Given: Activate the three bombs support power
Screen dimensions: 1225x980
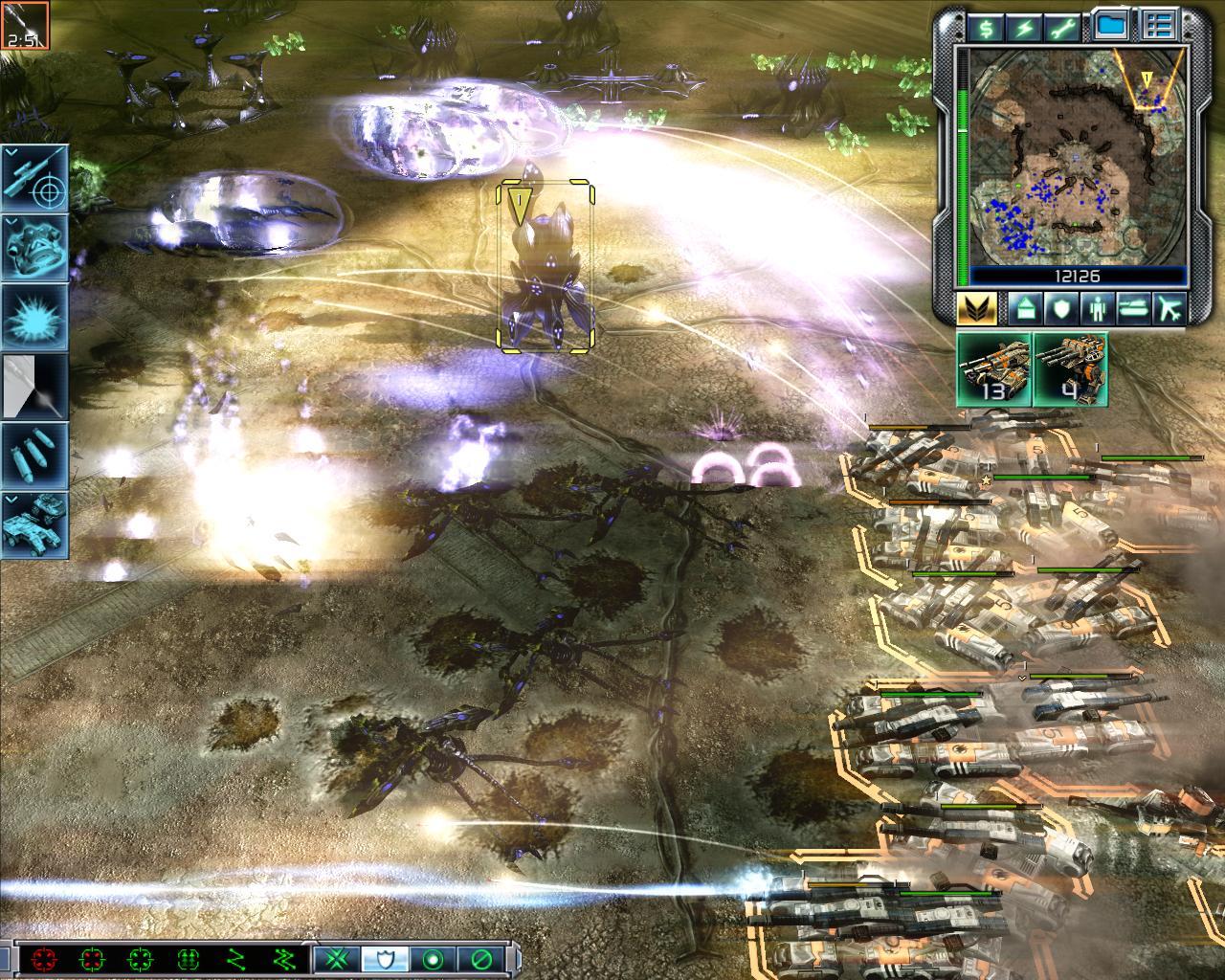Looking at the screenshot, I should (x=35, y=456).
